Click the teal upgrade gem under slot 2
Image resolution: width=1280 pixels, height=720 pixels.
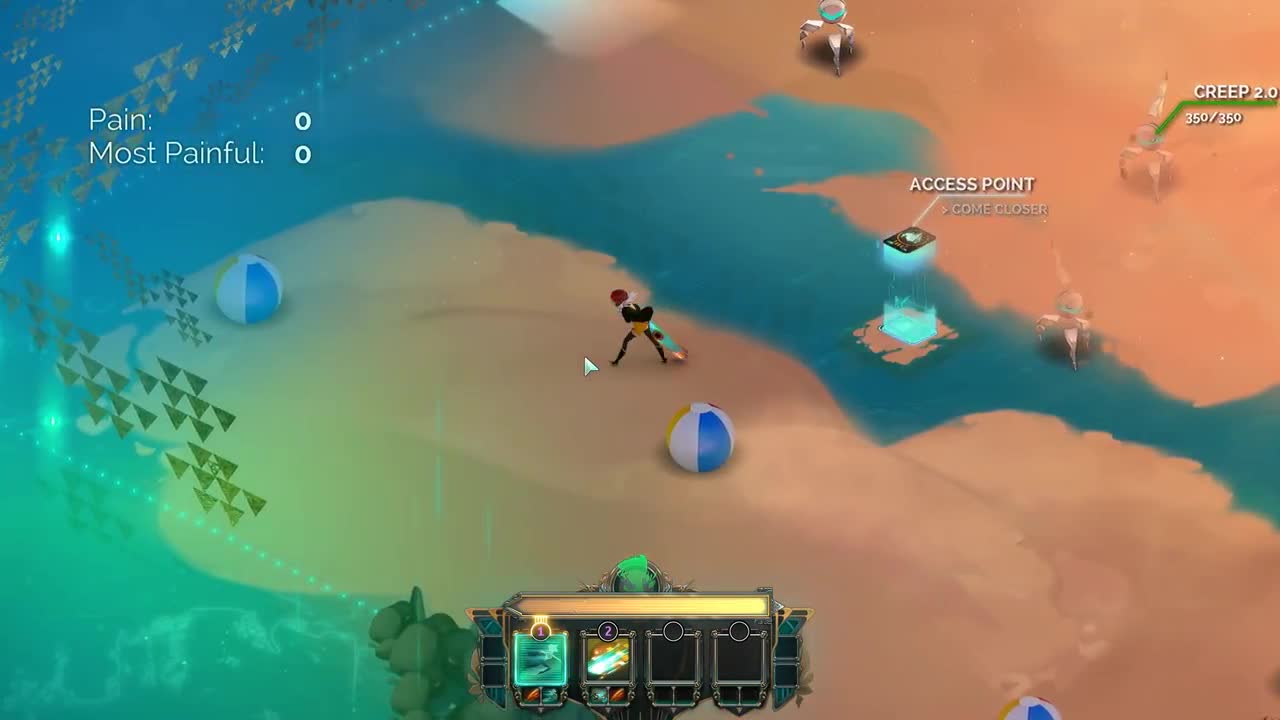(600, 695)
